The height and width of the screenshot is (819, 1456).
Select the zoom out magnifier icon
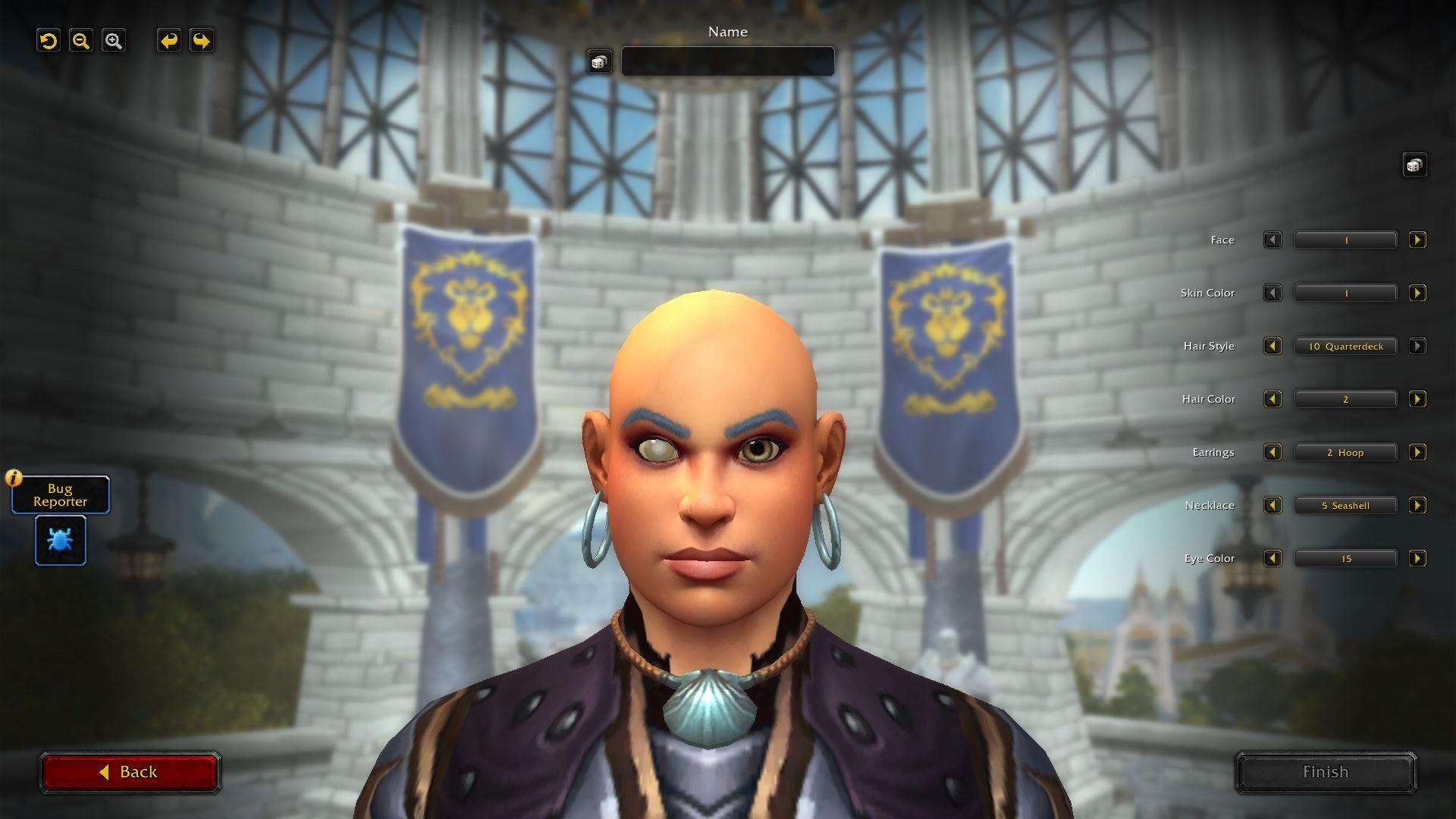[x=81, y=41]
